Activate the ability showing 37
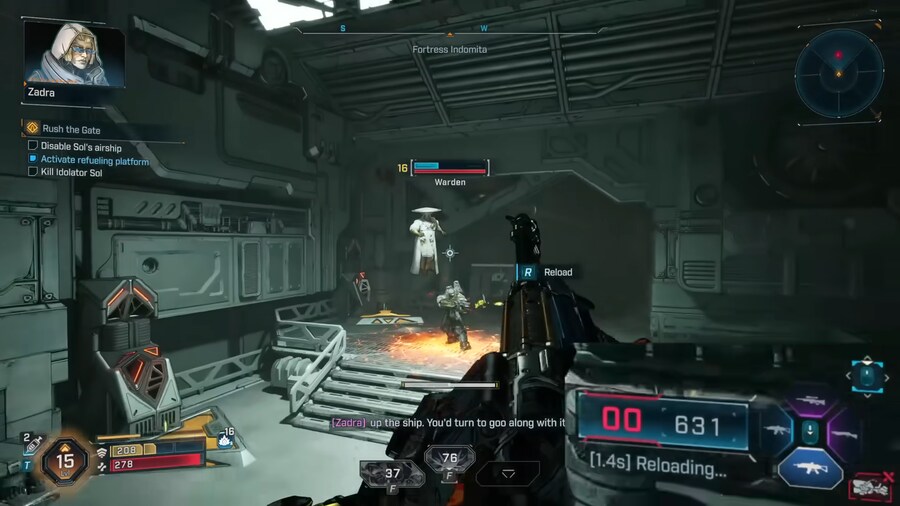The image size is (900, 506). tap(392, 474)
